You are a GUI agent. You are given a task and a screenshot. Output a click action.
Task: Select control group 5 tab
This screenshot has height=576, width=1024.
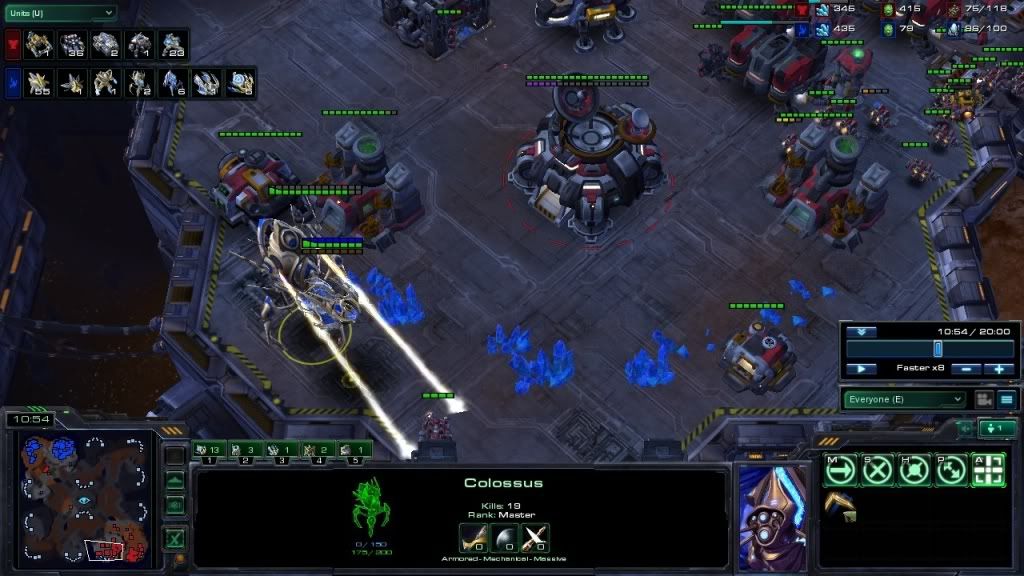pyautogui.click(x=355, y=451)
